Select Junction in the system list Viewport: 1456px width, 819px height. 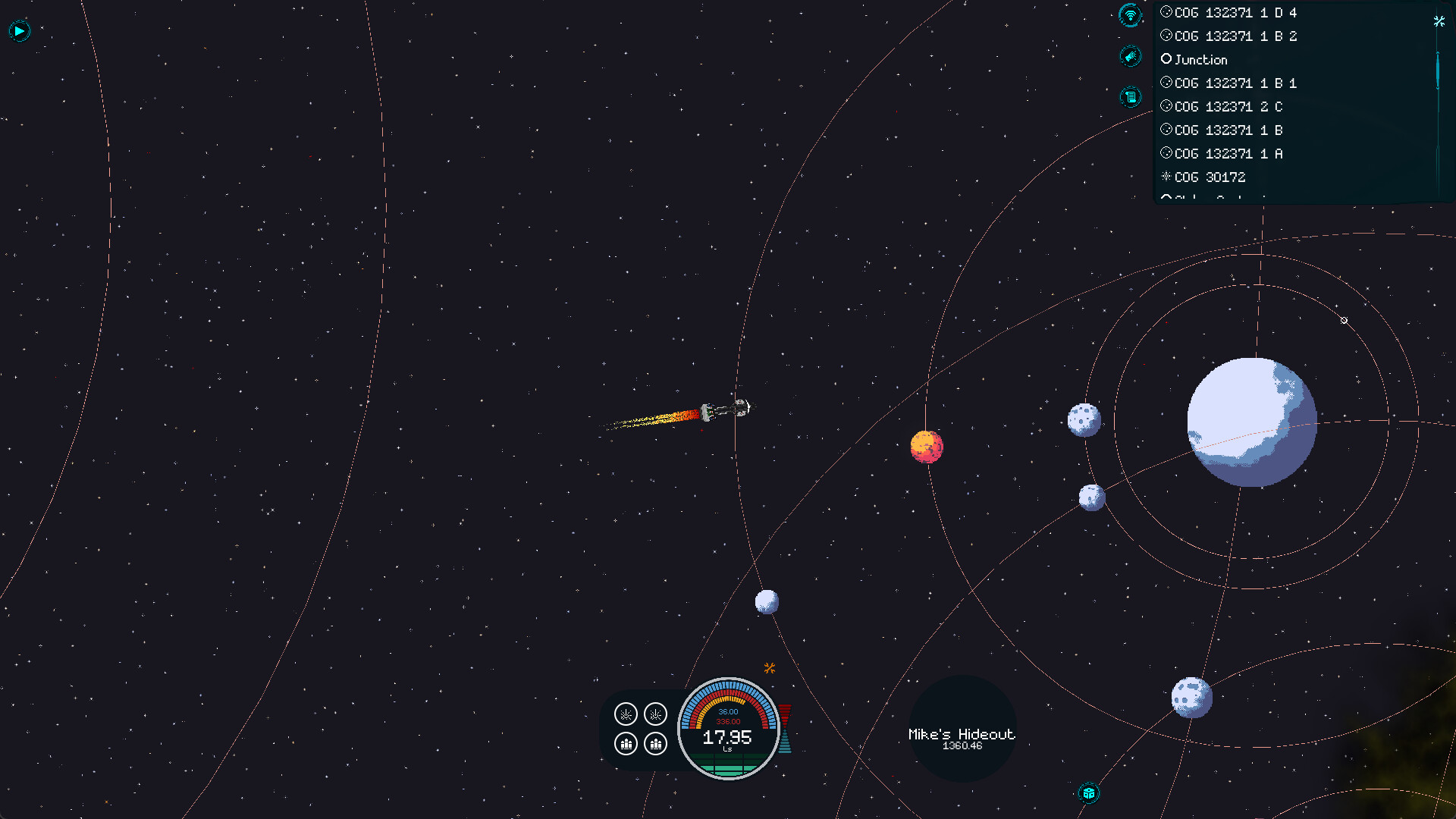point(1200,59)
